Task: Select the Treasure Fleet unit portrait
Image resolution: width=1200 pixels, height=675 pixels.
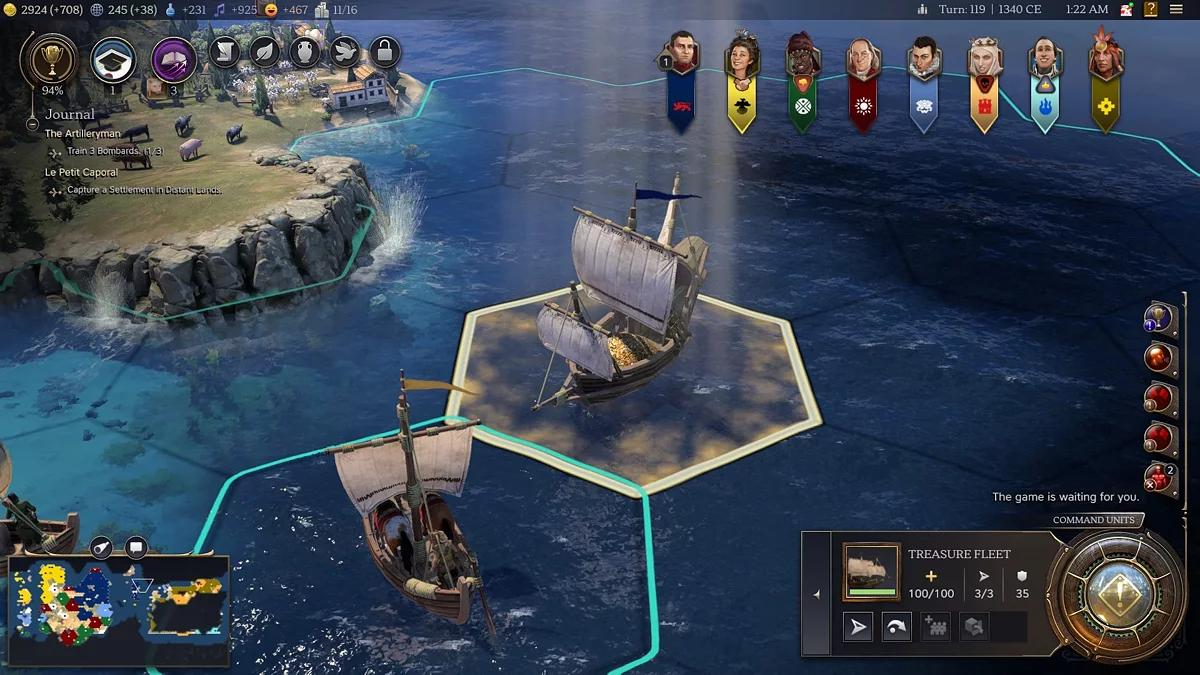Action: point(871,572)
